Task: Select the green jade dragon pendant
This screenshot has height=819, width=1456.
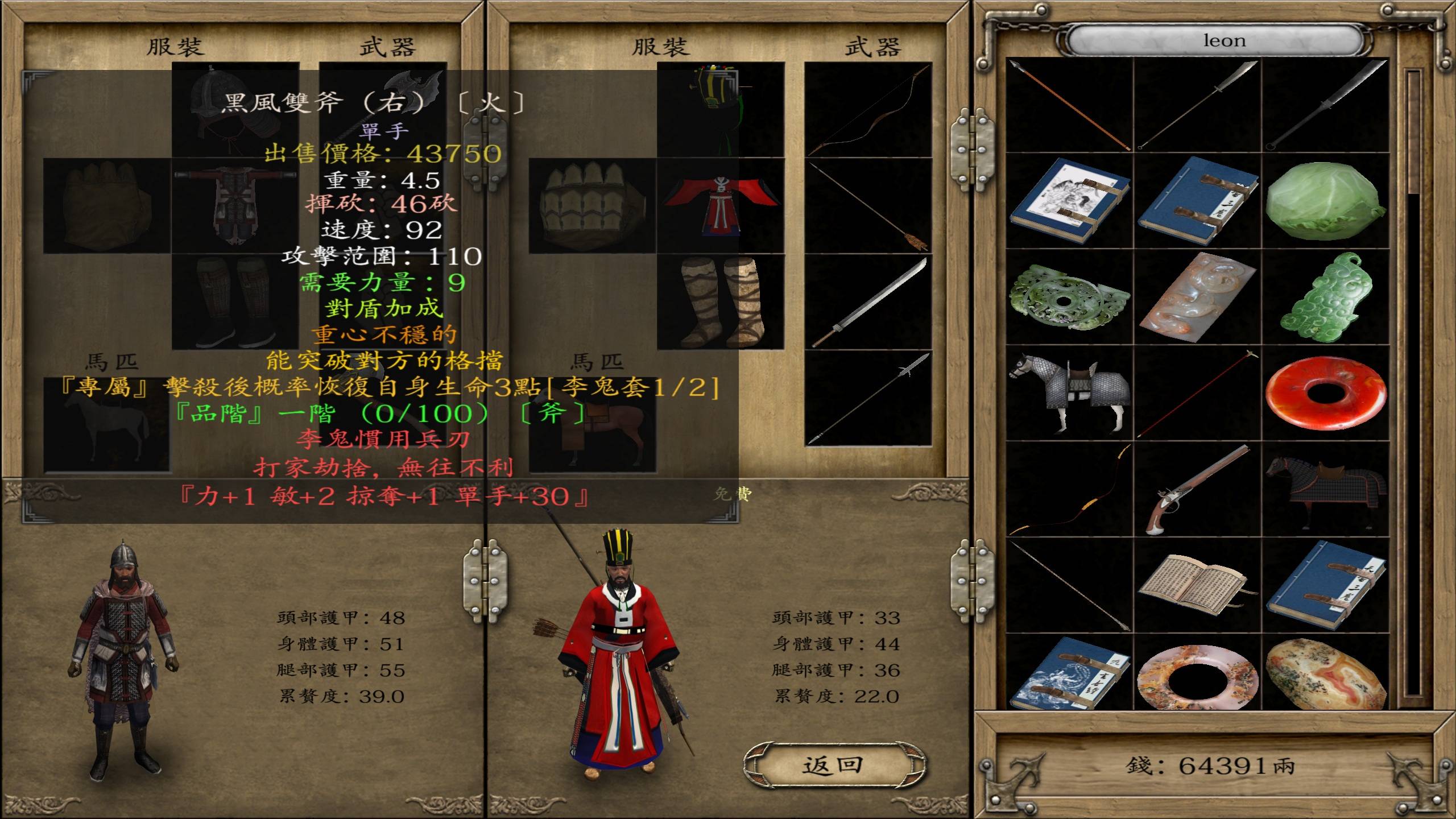Action: pos(1325,296)
